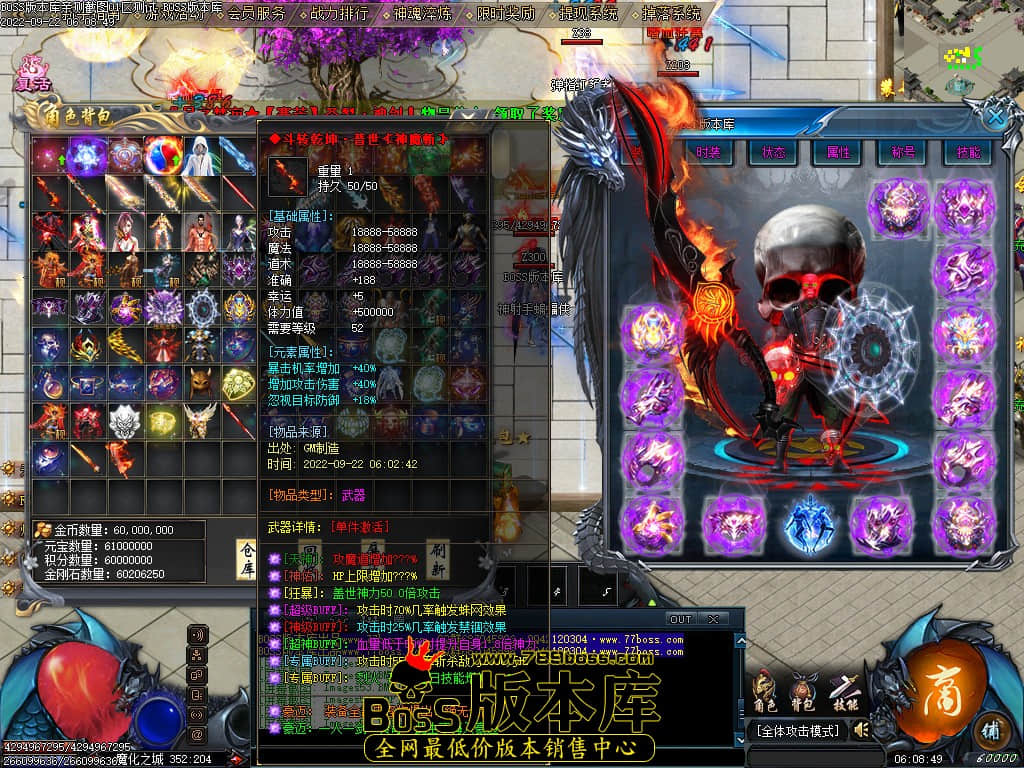This screenshot has height=768, width=1024.
Task: Switch to the 时装 costume tab
Action: [708, 152]
